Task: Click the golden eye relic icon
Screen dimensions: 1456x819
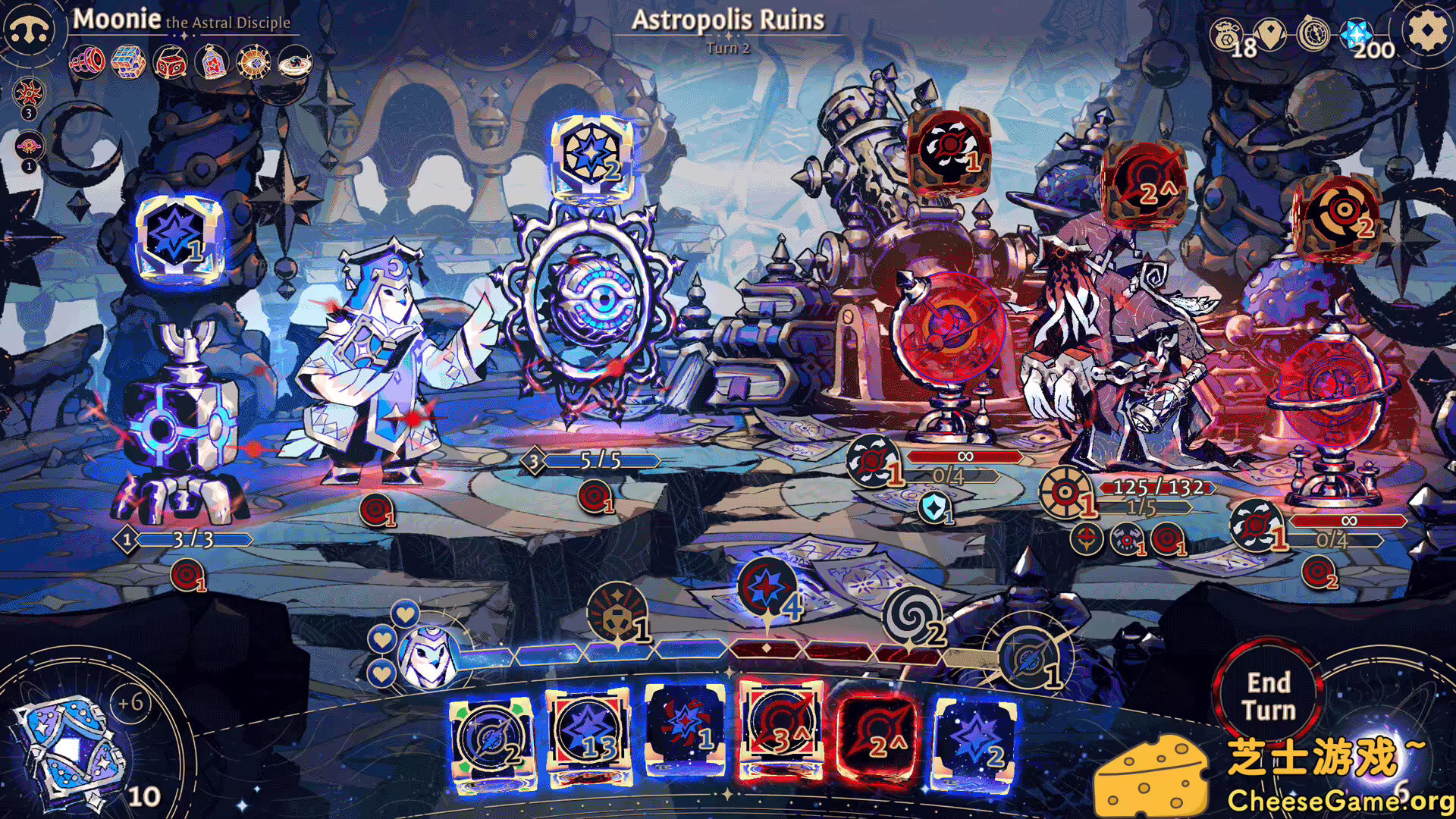Action: (254, 62)
